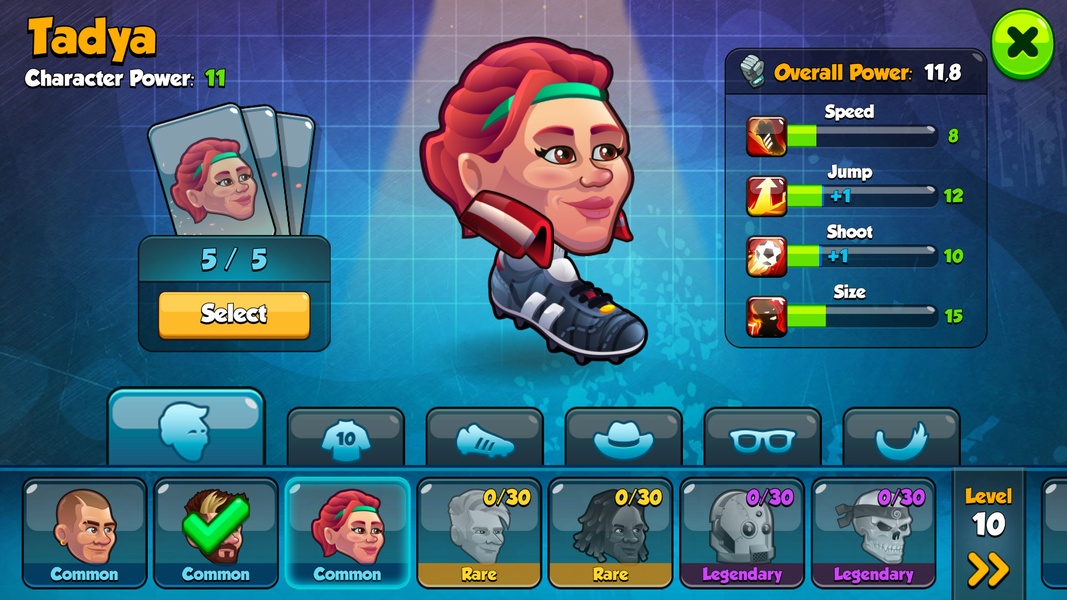
Task: Select the bald Common character
Action: pyautogui.click(x=85, y=532)
